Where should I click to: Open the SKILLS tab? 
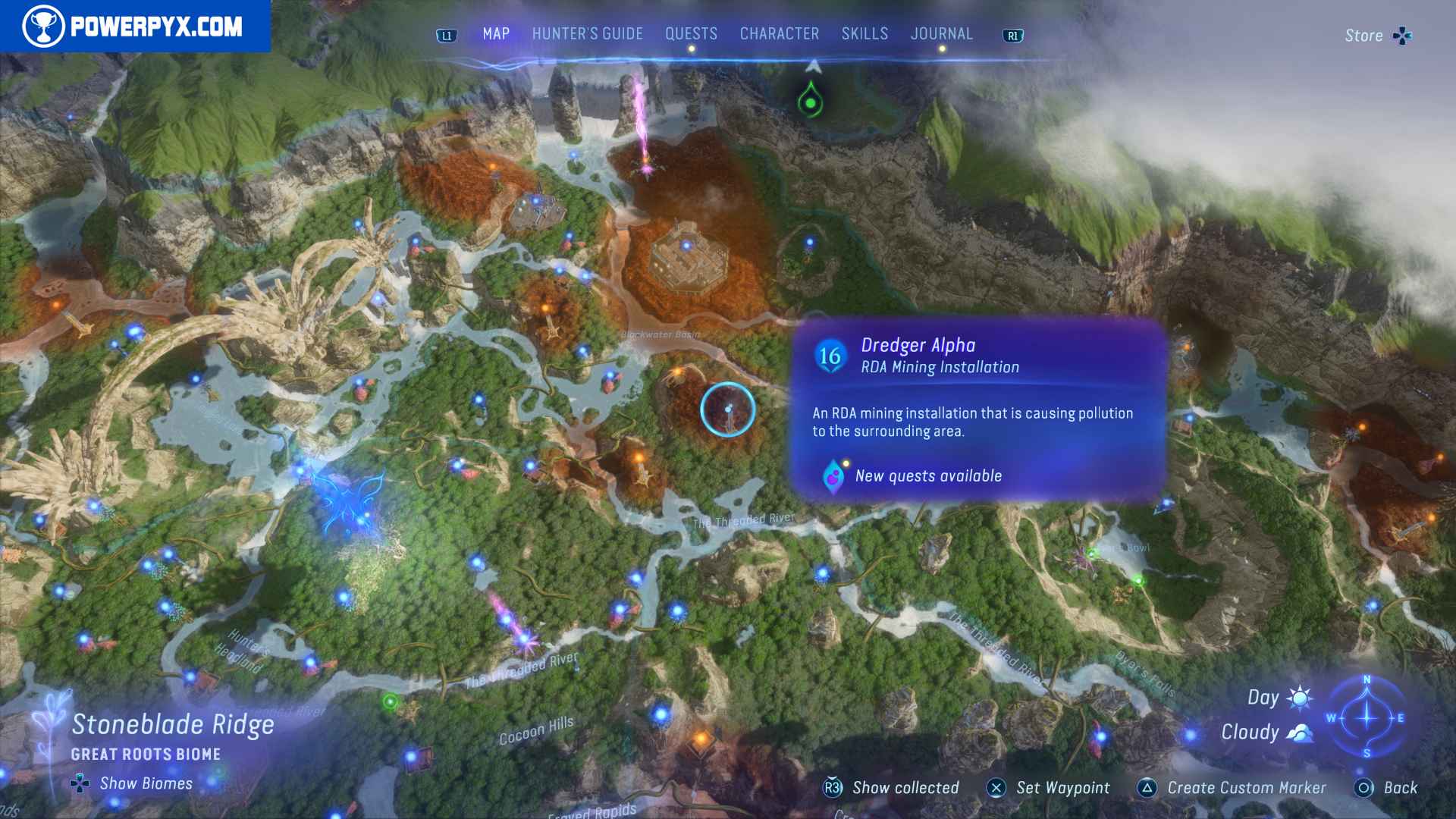(864, 33)
